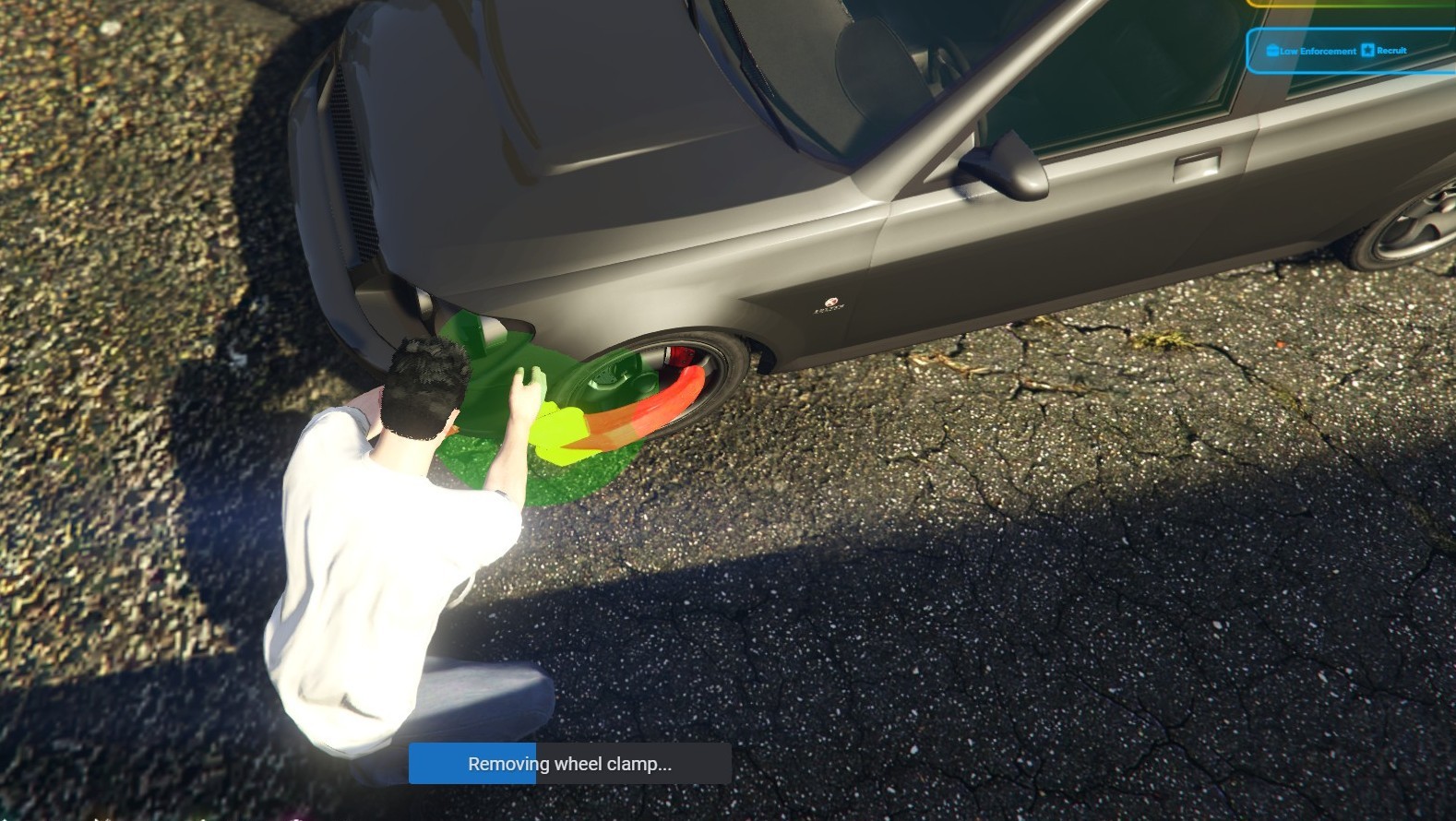Click the blue filled portion of the progress indicator
Image resolution: width=1456 pixels, height=821 pixels.
[x=471, y=763]
